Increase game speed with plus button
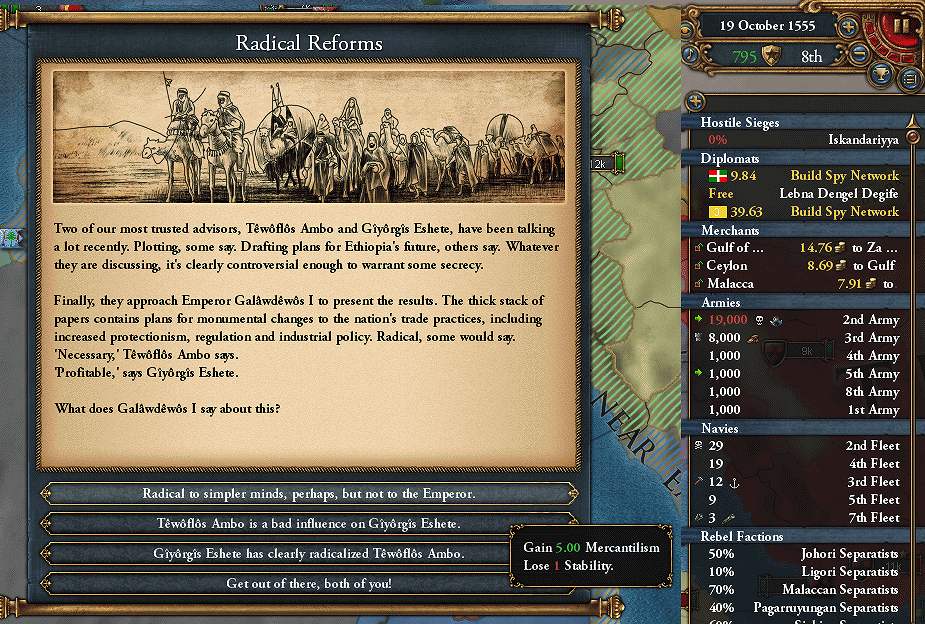925x624 pixels. pos(848,27)
